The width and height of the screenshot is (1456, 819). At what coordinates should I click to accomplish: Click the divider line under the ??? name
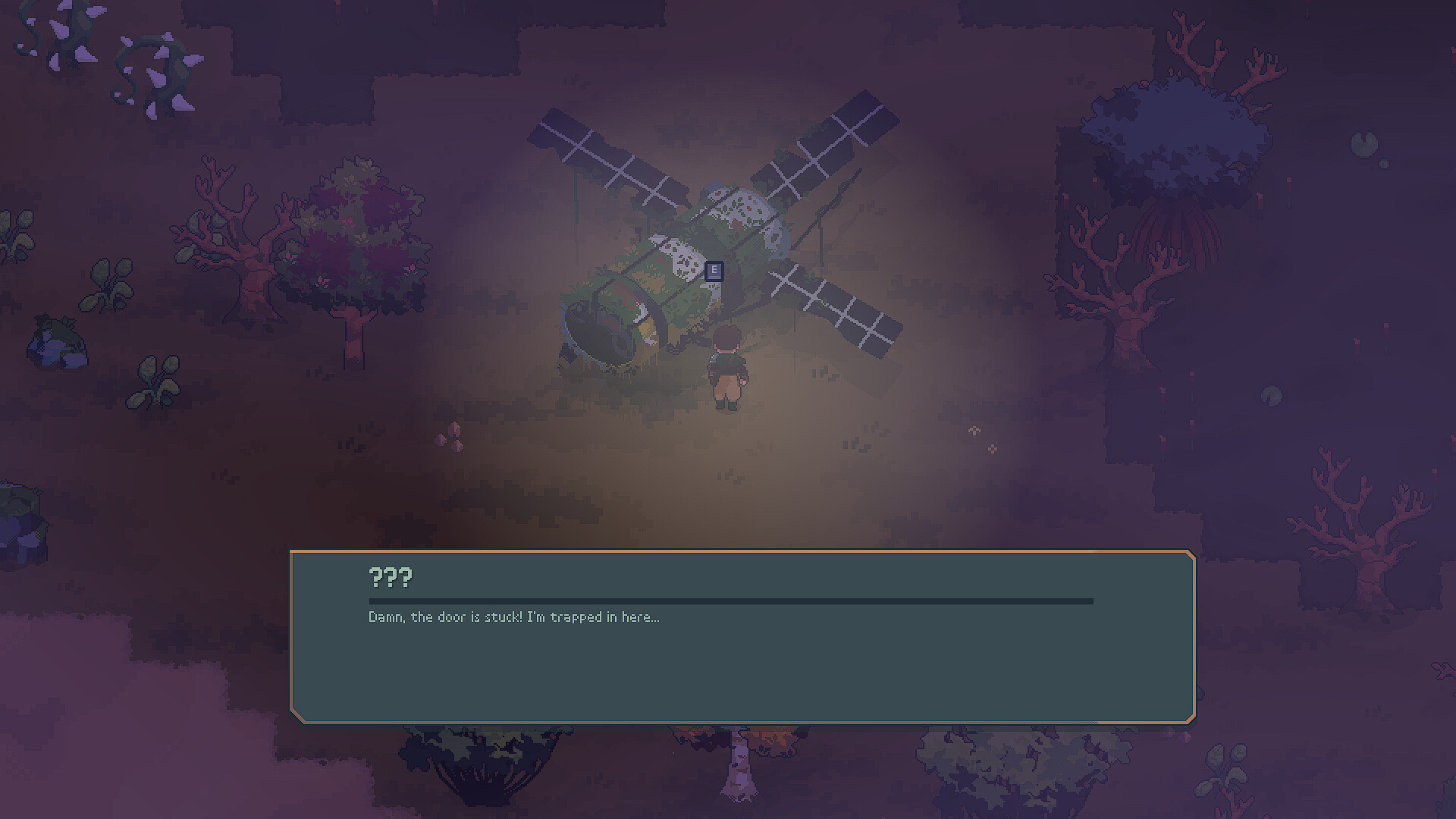728,600
